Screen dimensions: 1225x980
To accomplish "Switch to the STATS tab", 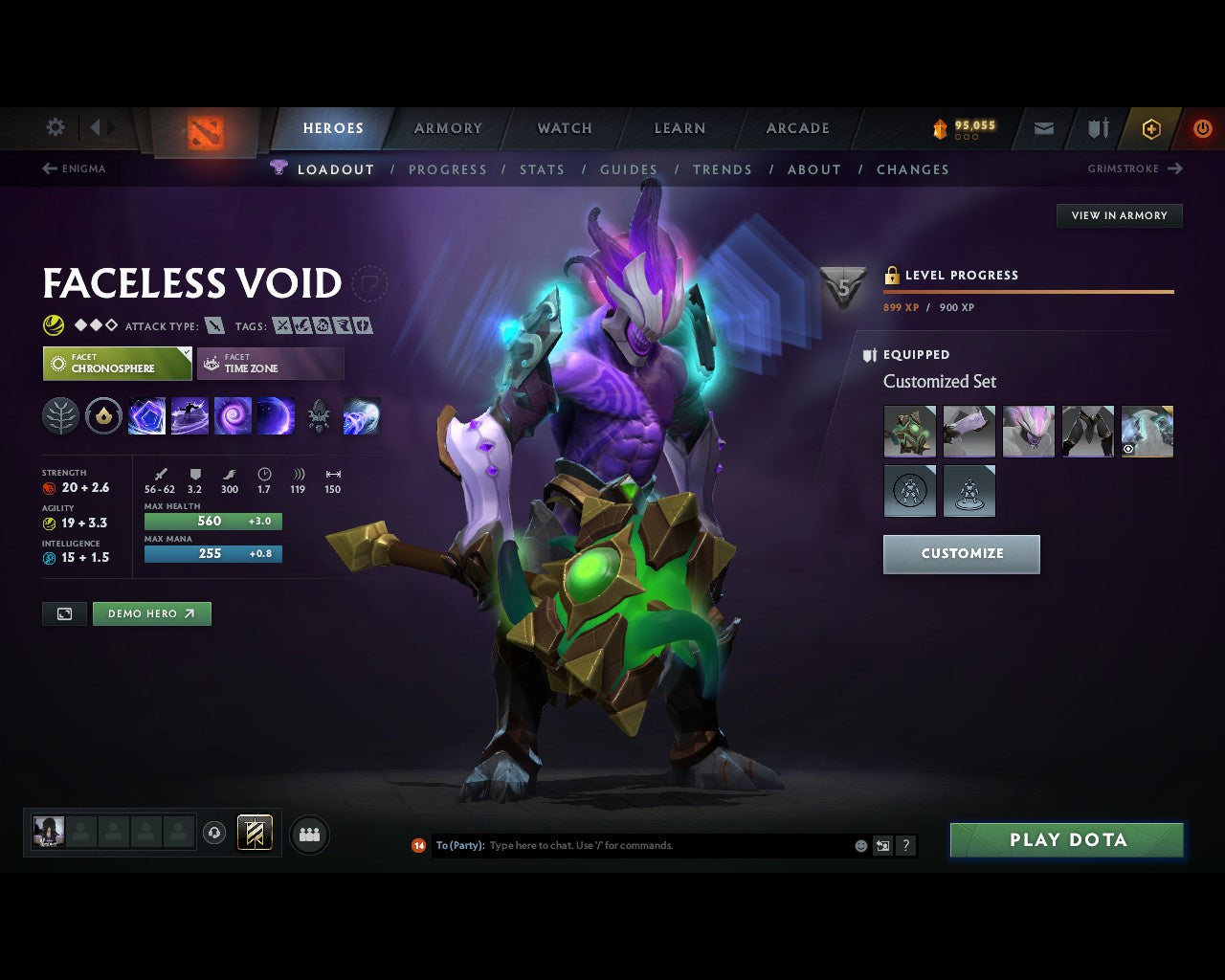I will (542, 169).
